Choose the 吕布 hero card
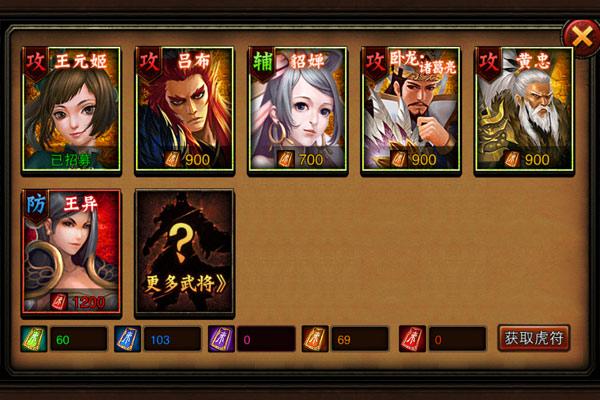600x400 pixels. [x=184, y=110]
